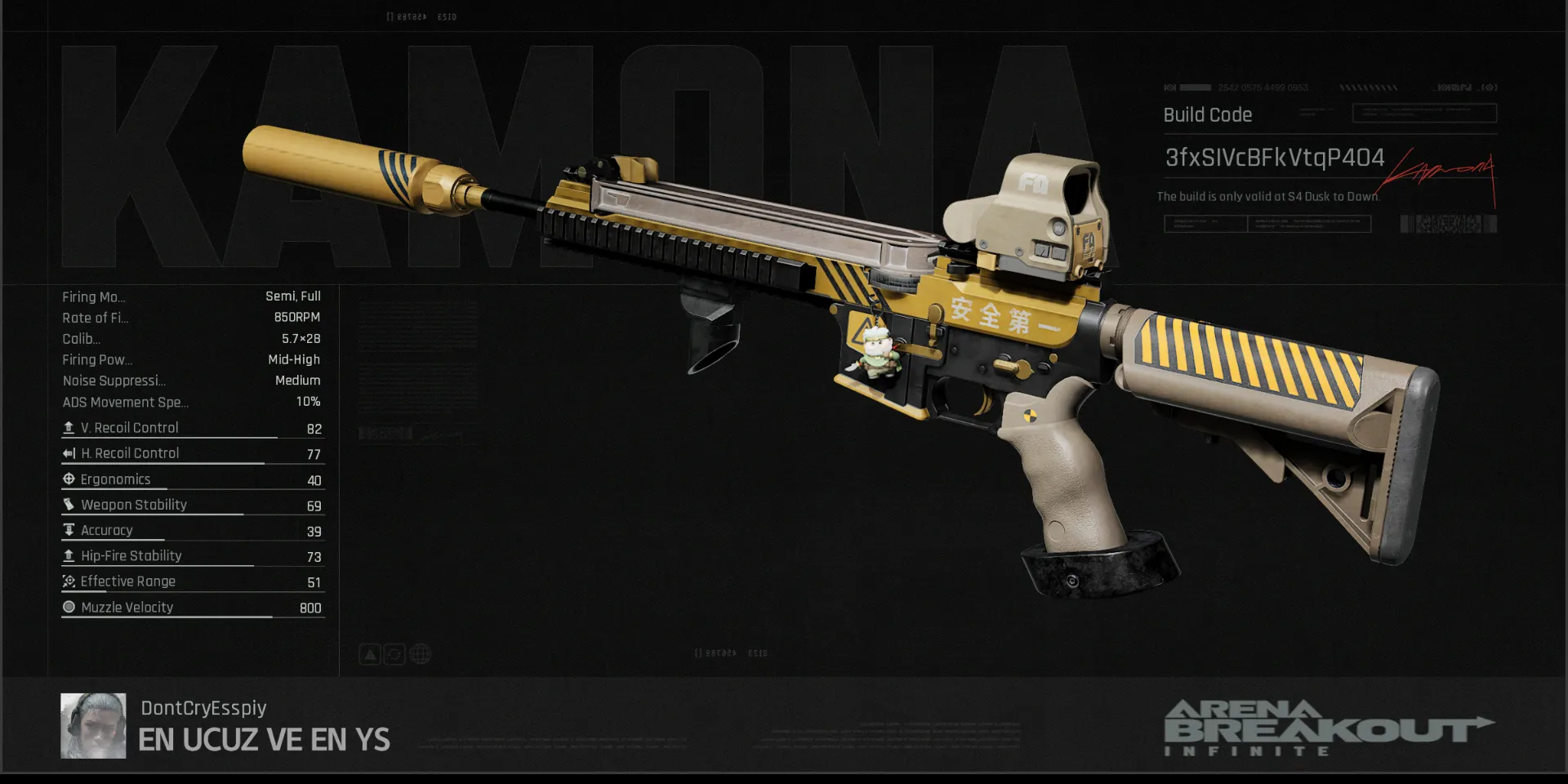
Task: Open the Build Code section header
Action: point(1207,115)
